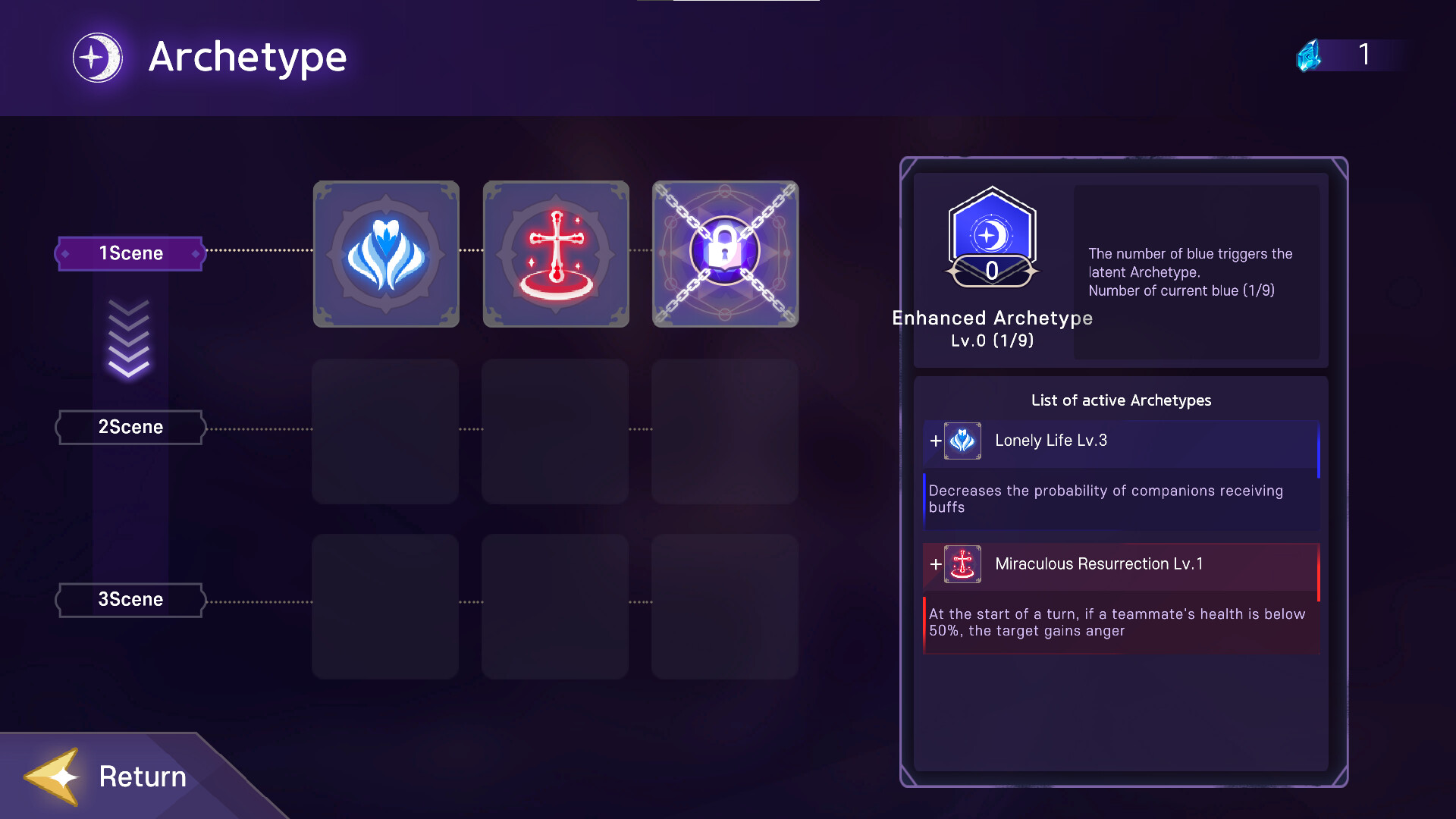Click the Archetype moon logo in the header
Image resolution: width=1456 pixels, height=819 pixels.
(97, 56)
